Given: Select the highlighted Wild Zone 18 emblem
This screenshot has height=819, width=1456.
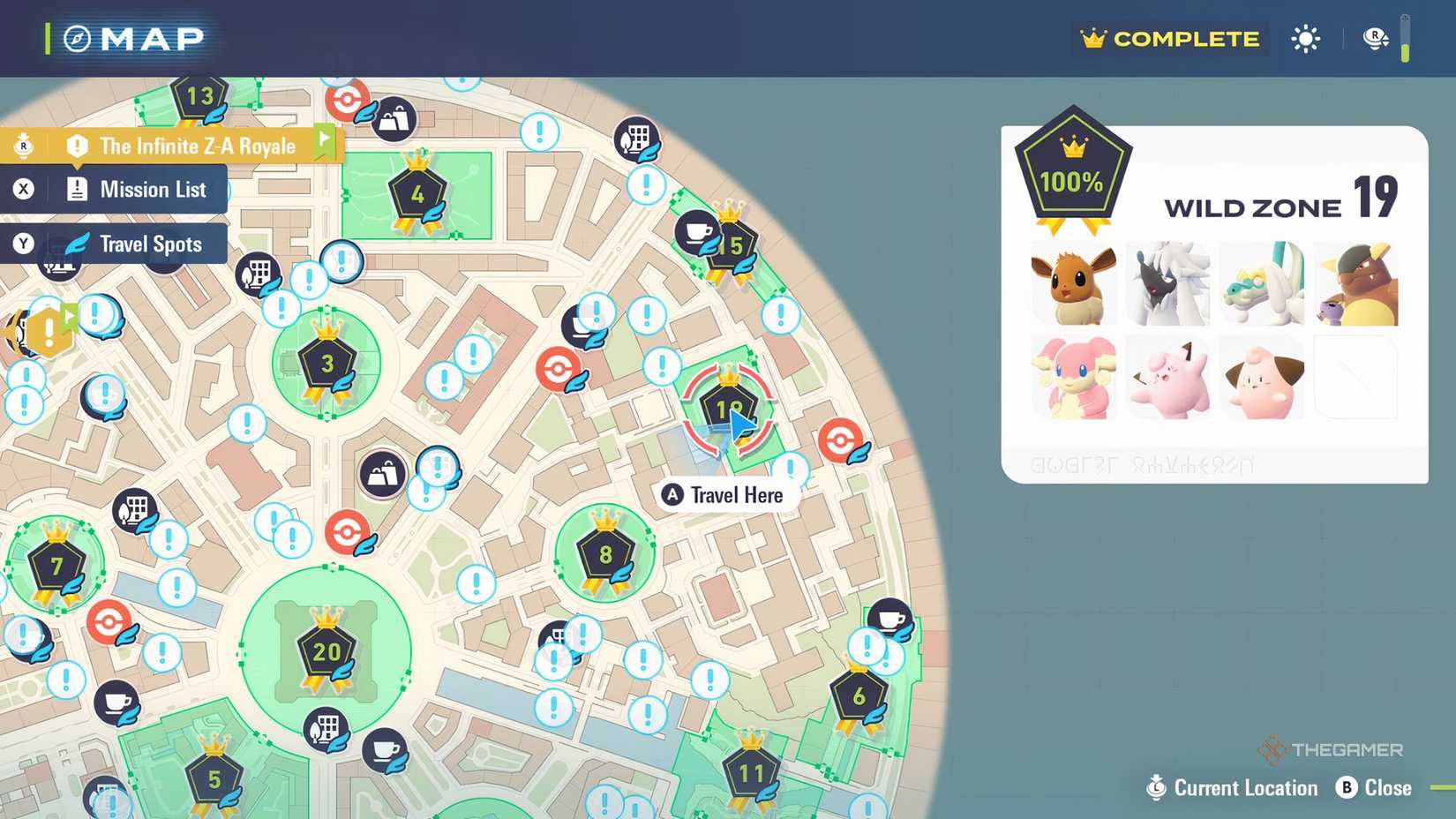Looking at the screenshot, I should point(727,408).
